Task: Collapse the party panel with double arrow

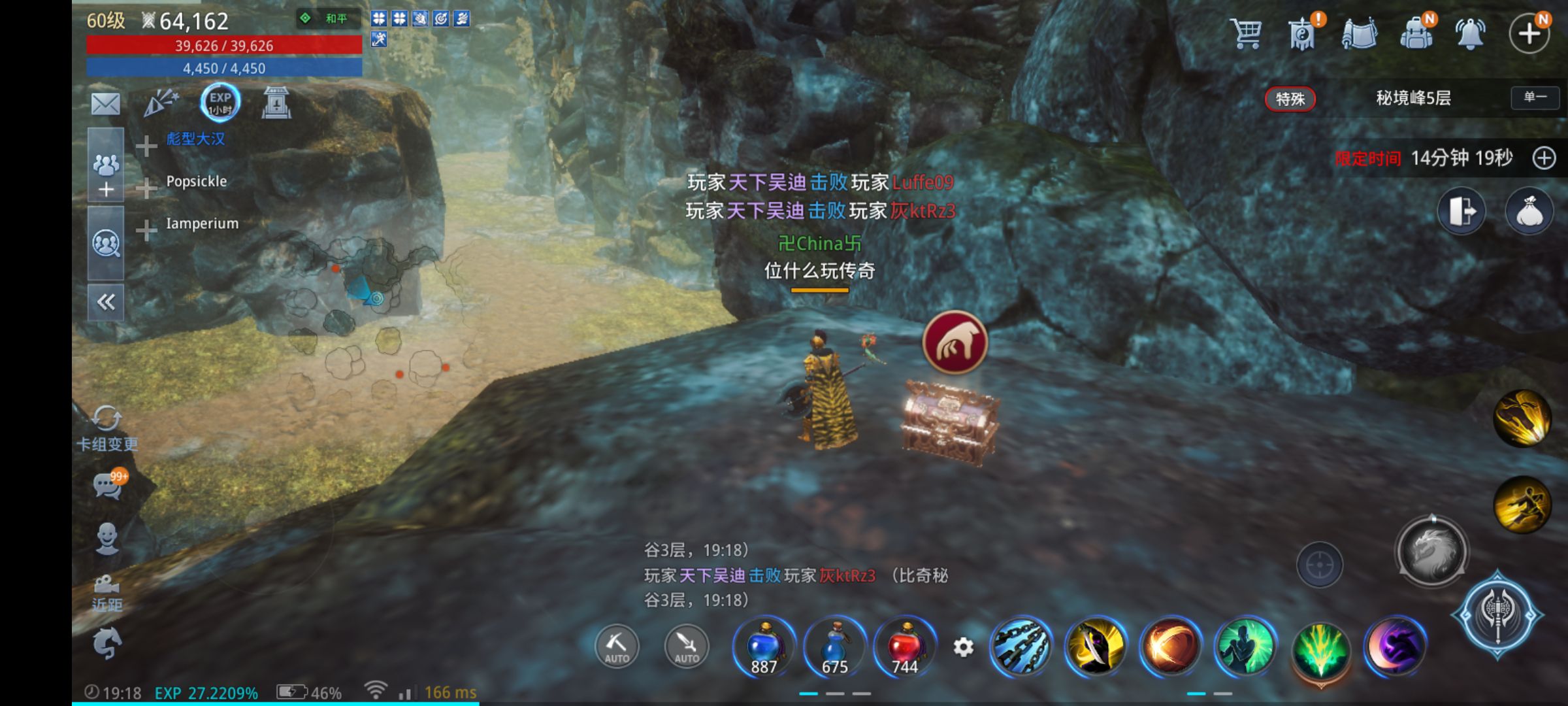Action: point(106,302)
